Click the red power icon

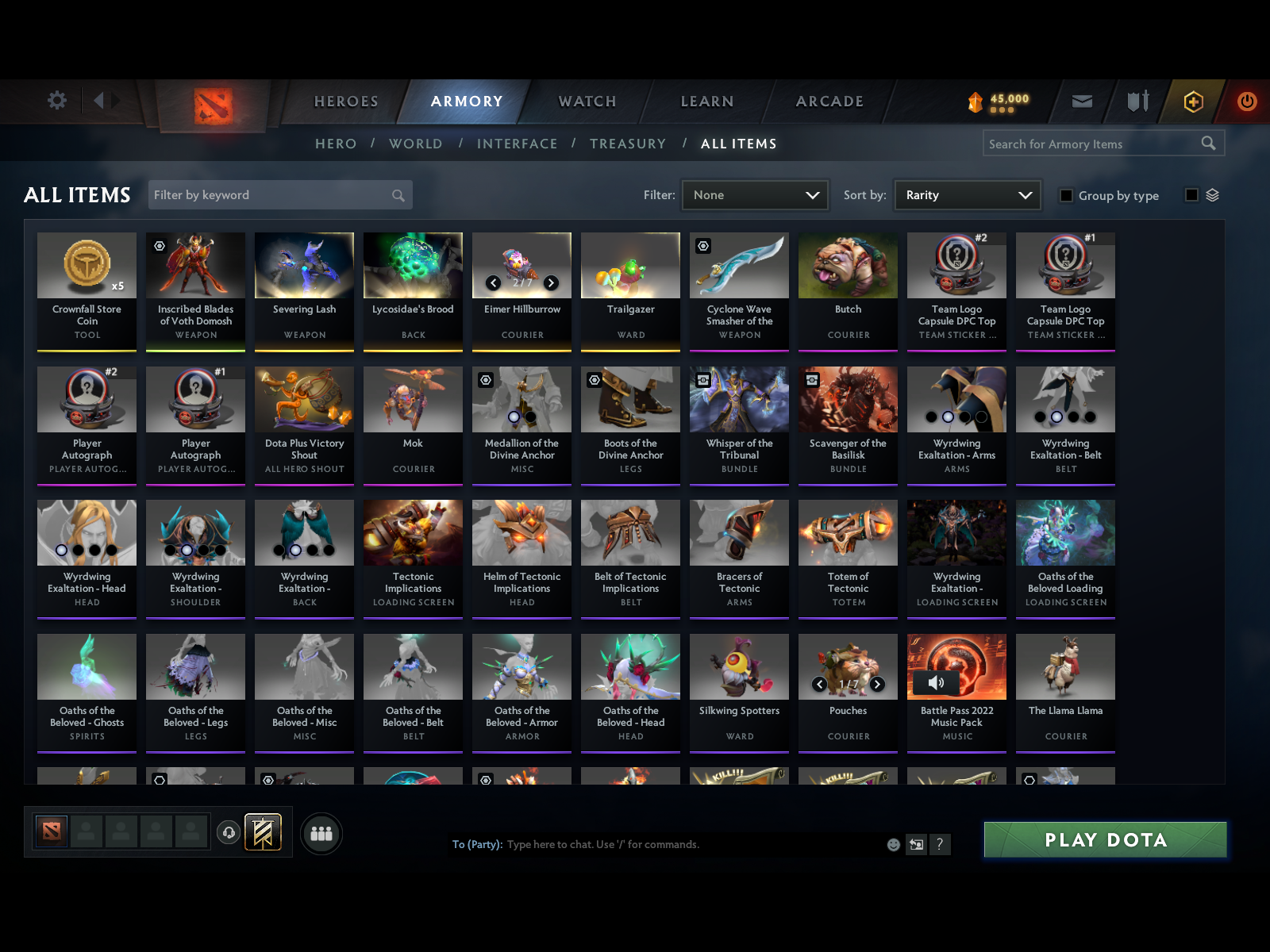pyautogui.click(x=1245, y=101)
